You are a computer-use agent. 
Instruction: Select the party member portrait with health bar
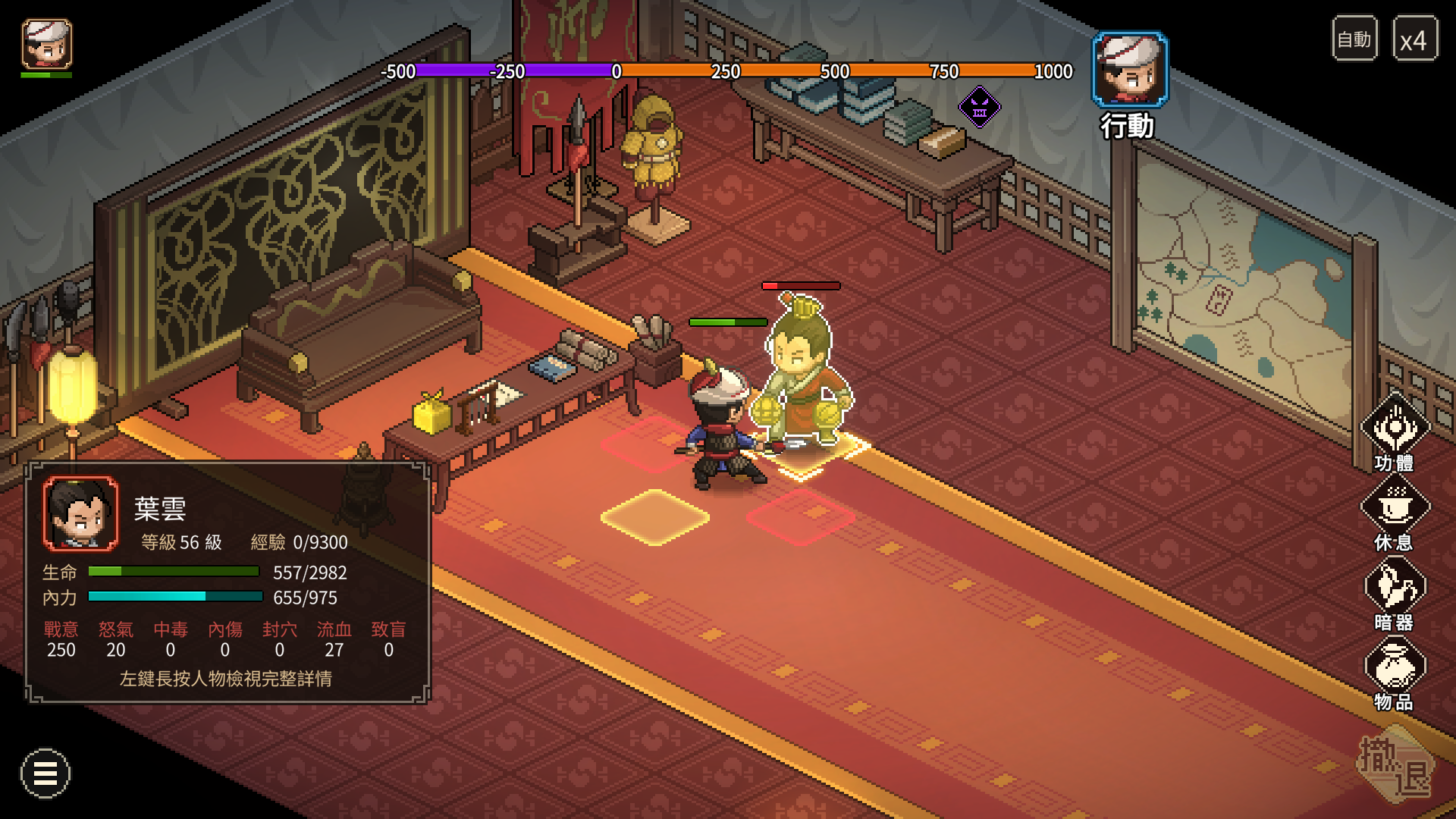(47, 45)
